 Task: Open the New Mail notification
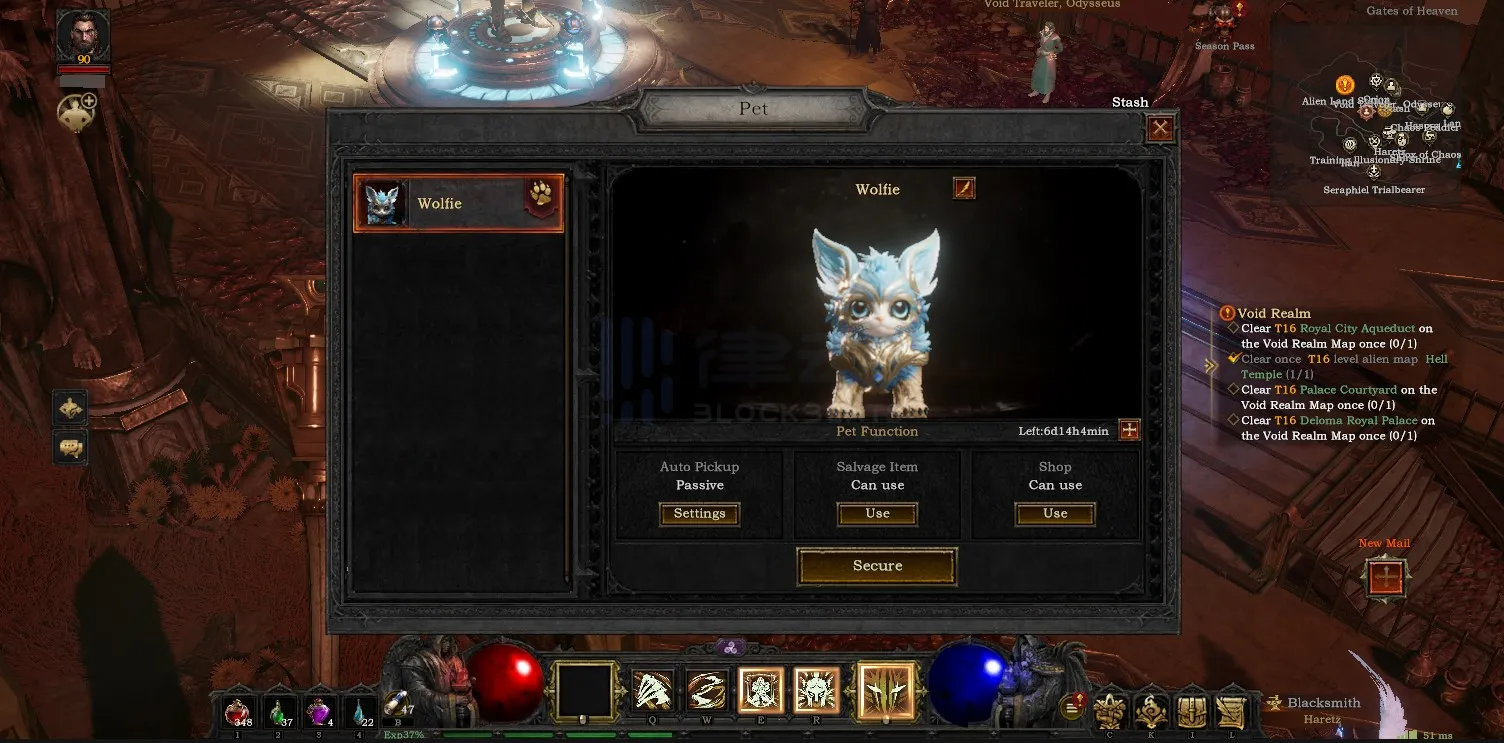1386,578
